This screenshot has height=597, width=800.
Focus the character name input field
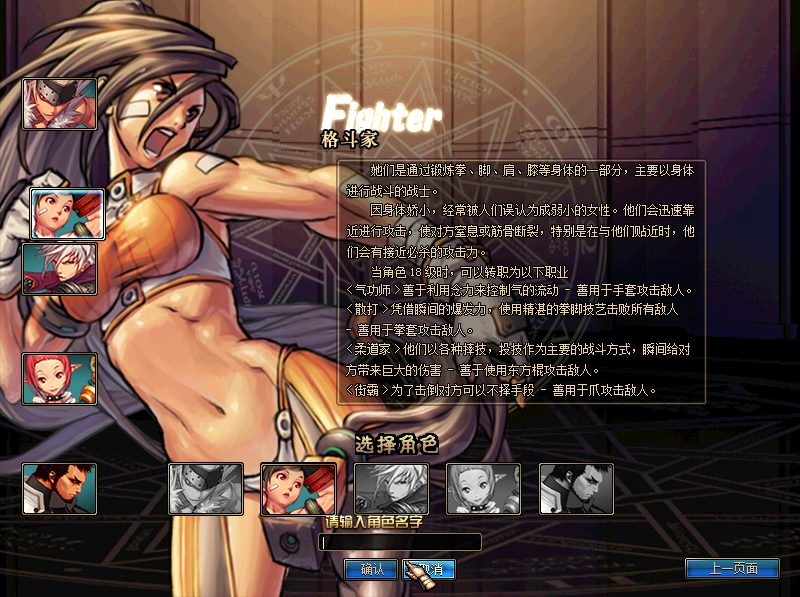point(400,542)
